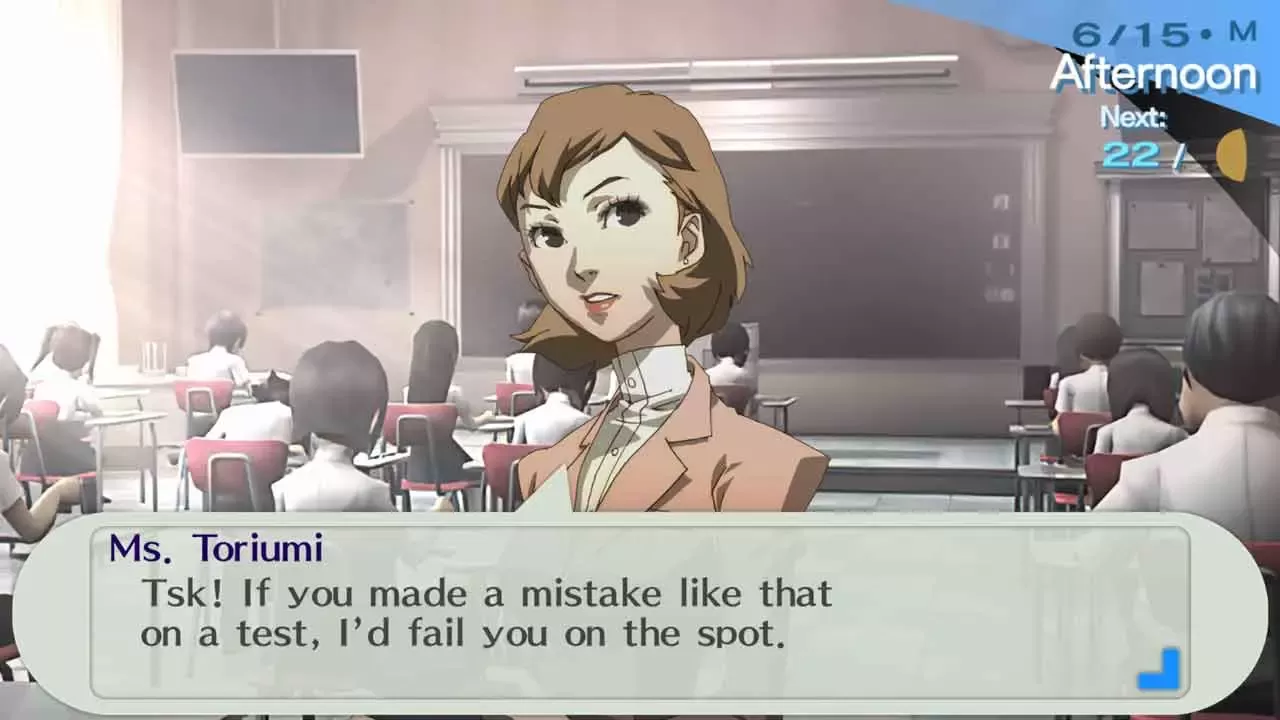
Task: Click the Afternoon time-of-day indicator
Action: point(1156,72)
